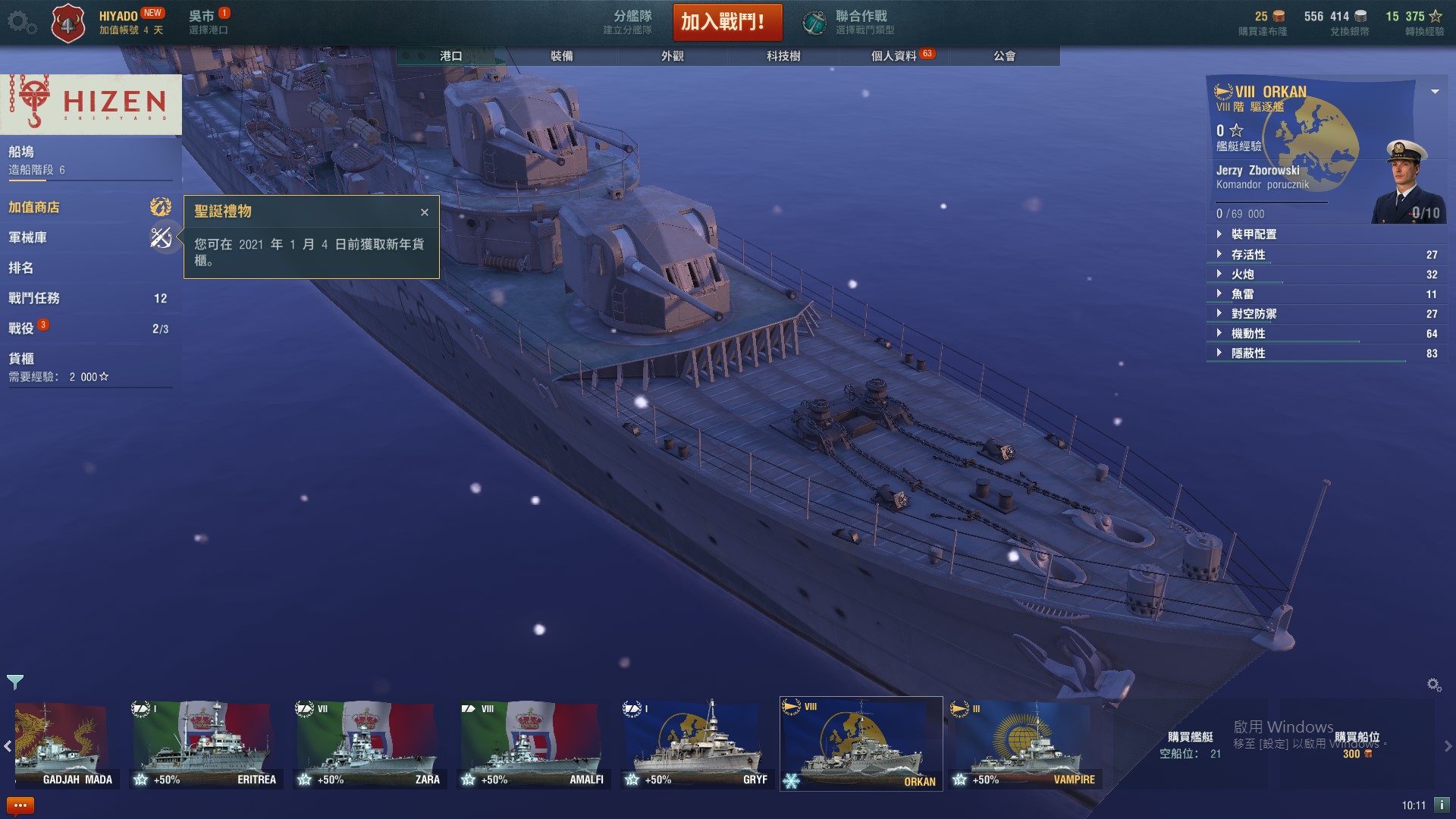Open the settings gear in the top-left corner

tap(18, 22)
